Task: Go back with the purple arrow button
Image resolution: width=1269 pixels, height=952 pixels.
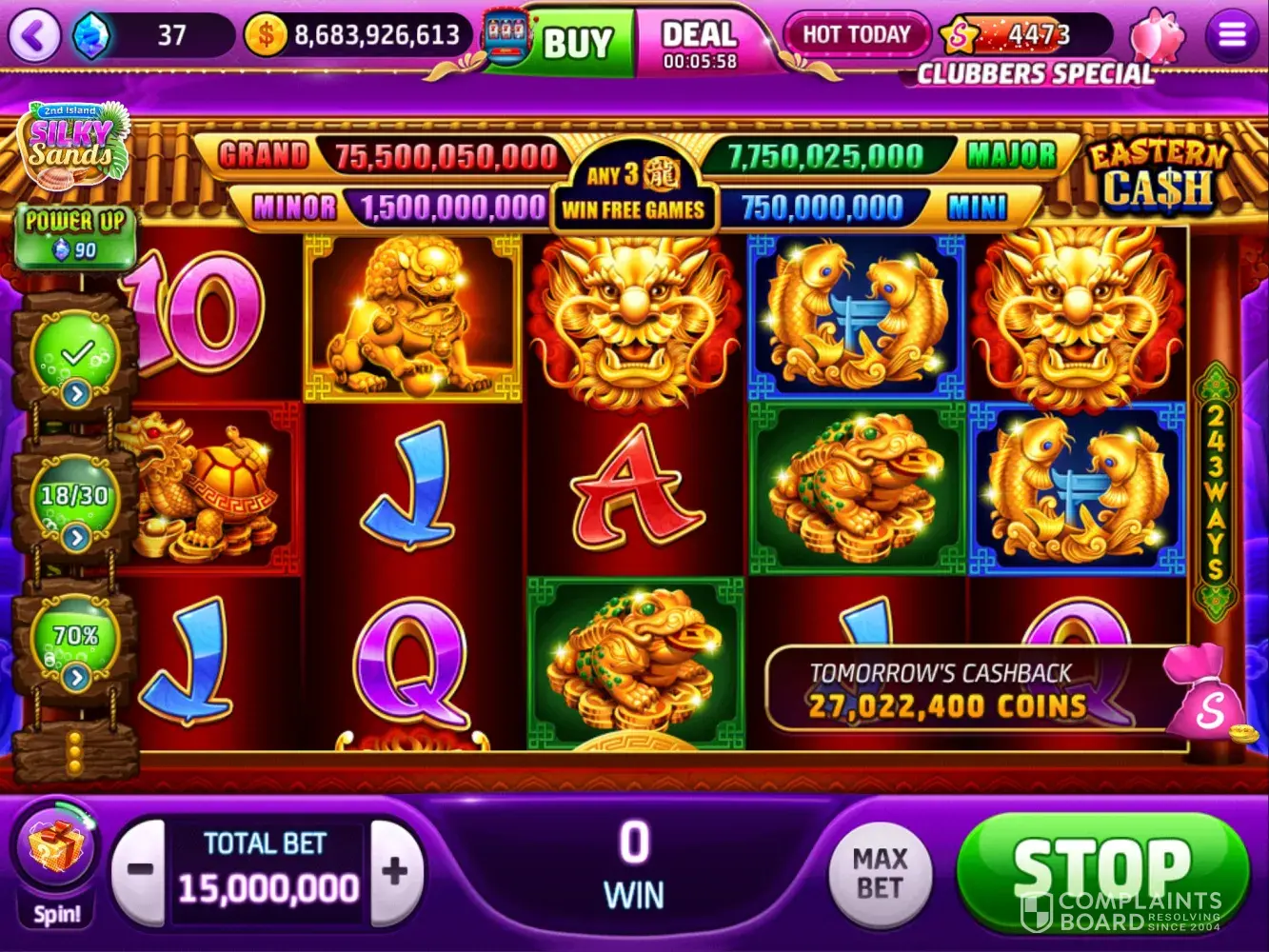Action: [x=34, y=36]
